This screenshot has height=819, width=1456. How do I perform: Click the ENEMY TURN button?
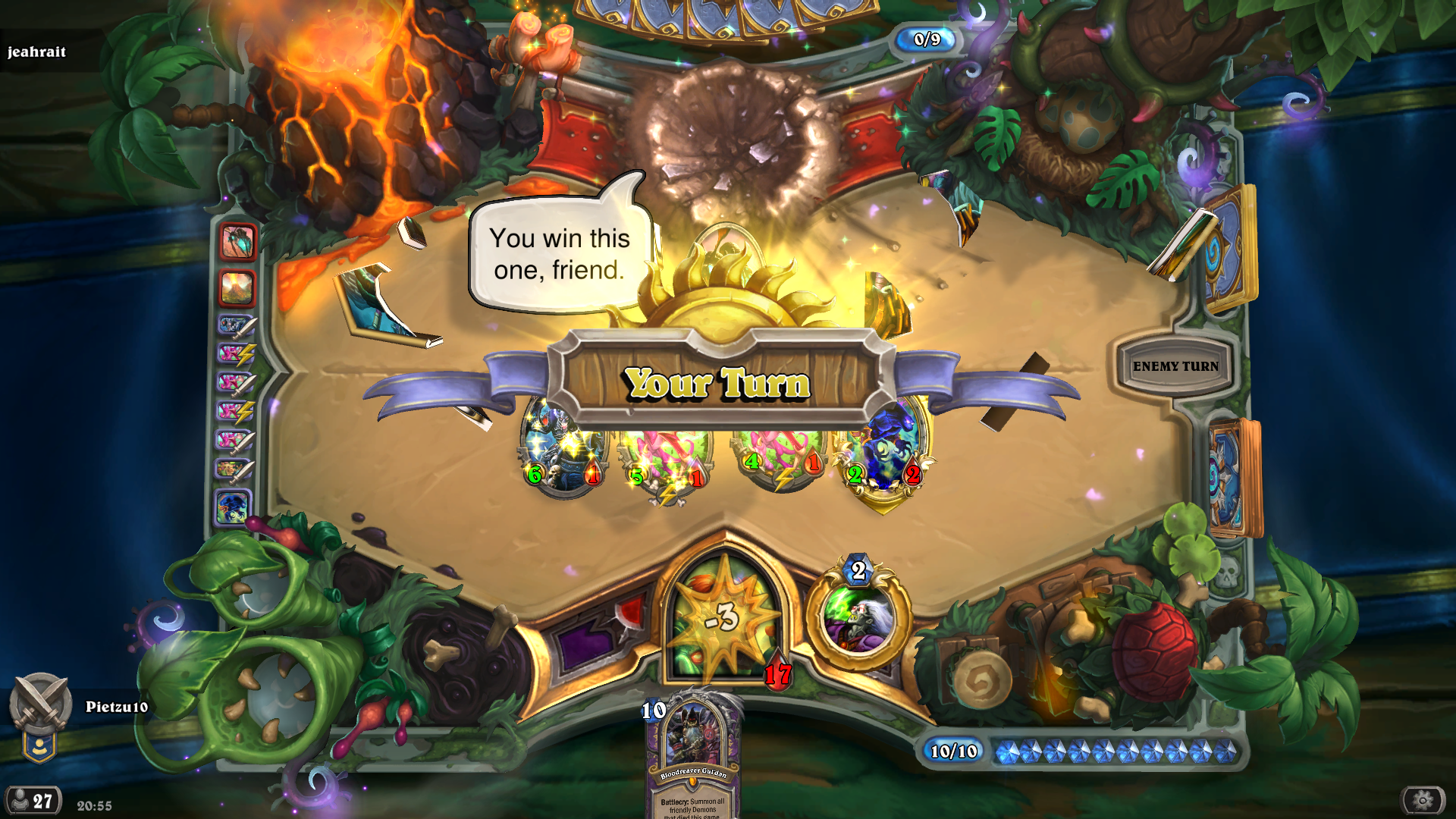(1175, 366)
